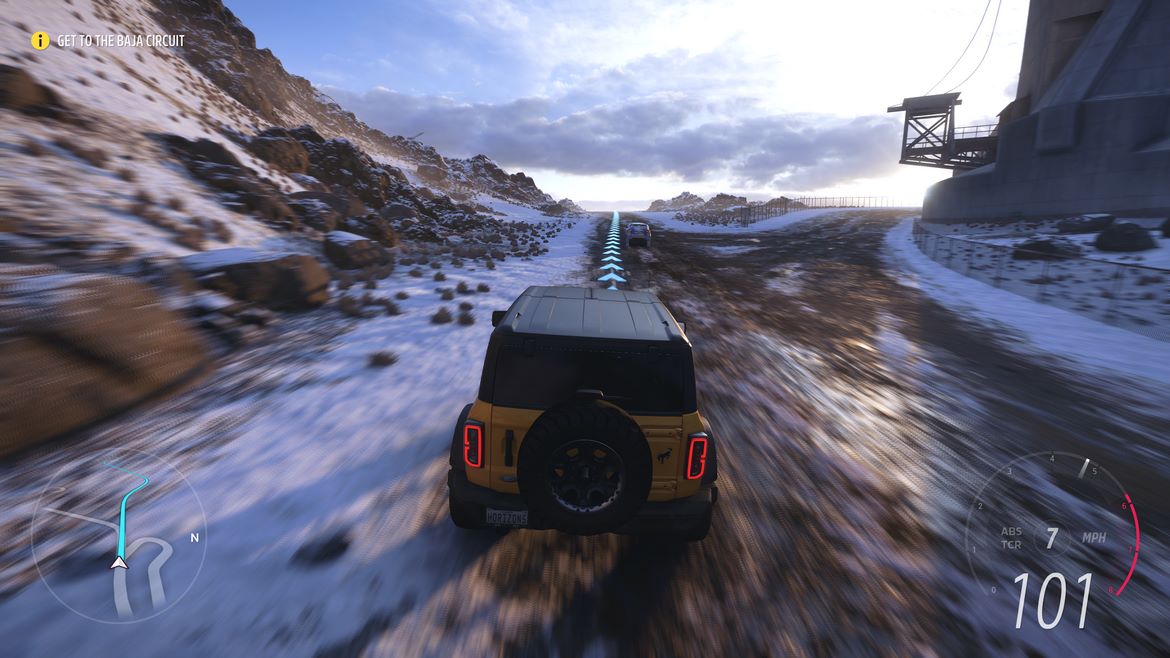This screenshot has width=1170, height=658.
Task: Select the Get to the Baja Circuit objective
Action: pos(120,41)
